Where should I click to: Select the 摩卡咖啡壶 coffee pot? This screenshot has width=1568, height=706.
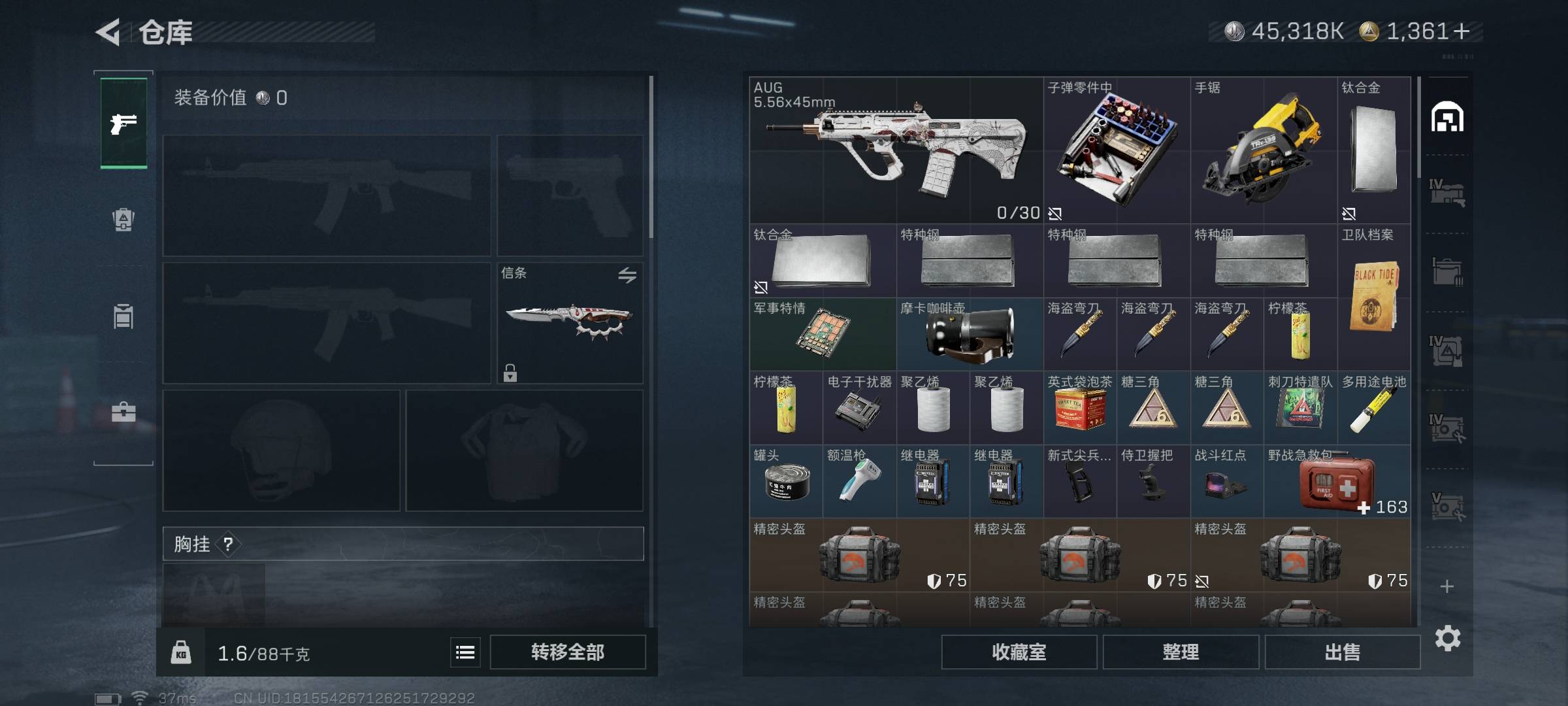(x=969, y=334)
